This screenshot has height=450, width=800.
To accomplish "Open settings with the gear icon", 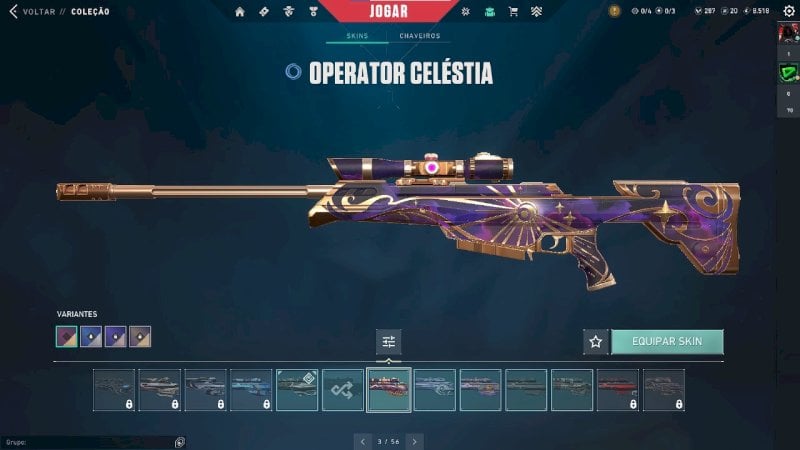I will [x=789, y=11].
